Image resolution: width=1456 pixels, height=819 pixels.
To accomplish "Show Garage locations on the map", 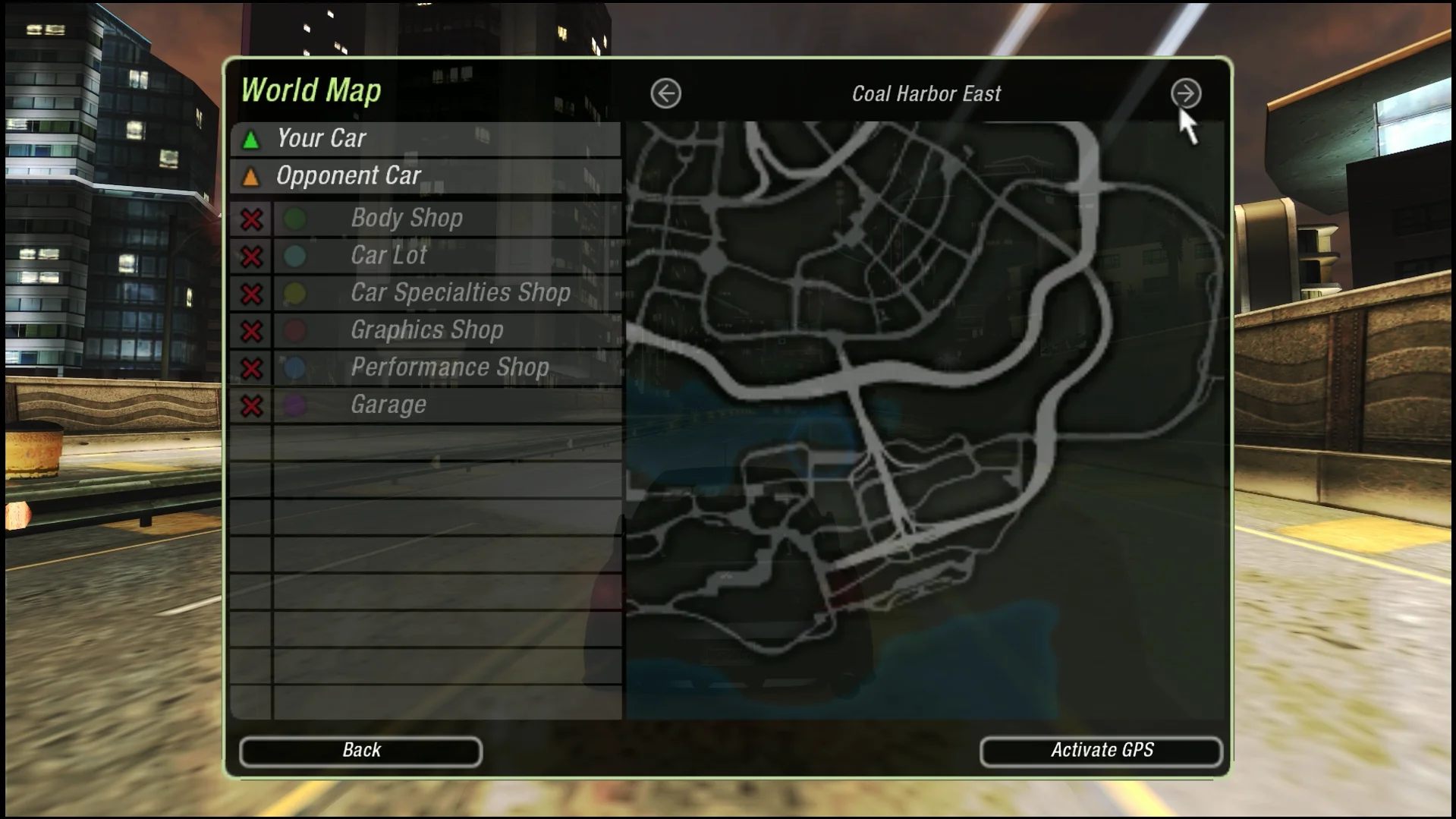I will [252, 405].
